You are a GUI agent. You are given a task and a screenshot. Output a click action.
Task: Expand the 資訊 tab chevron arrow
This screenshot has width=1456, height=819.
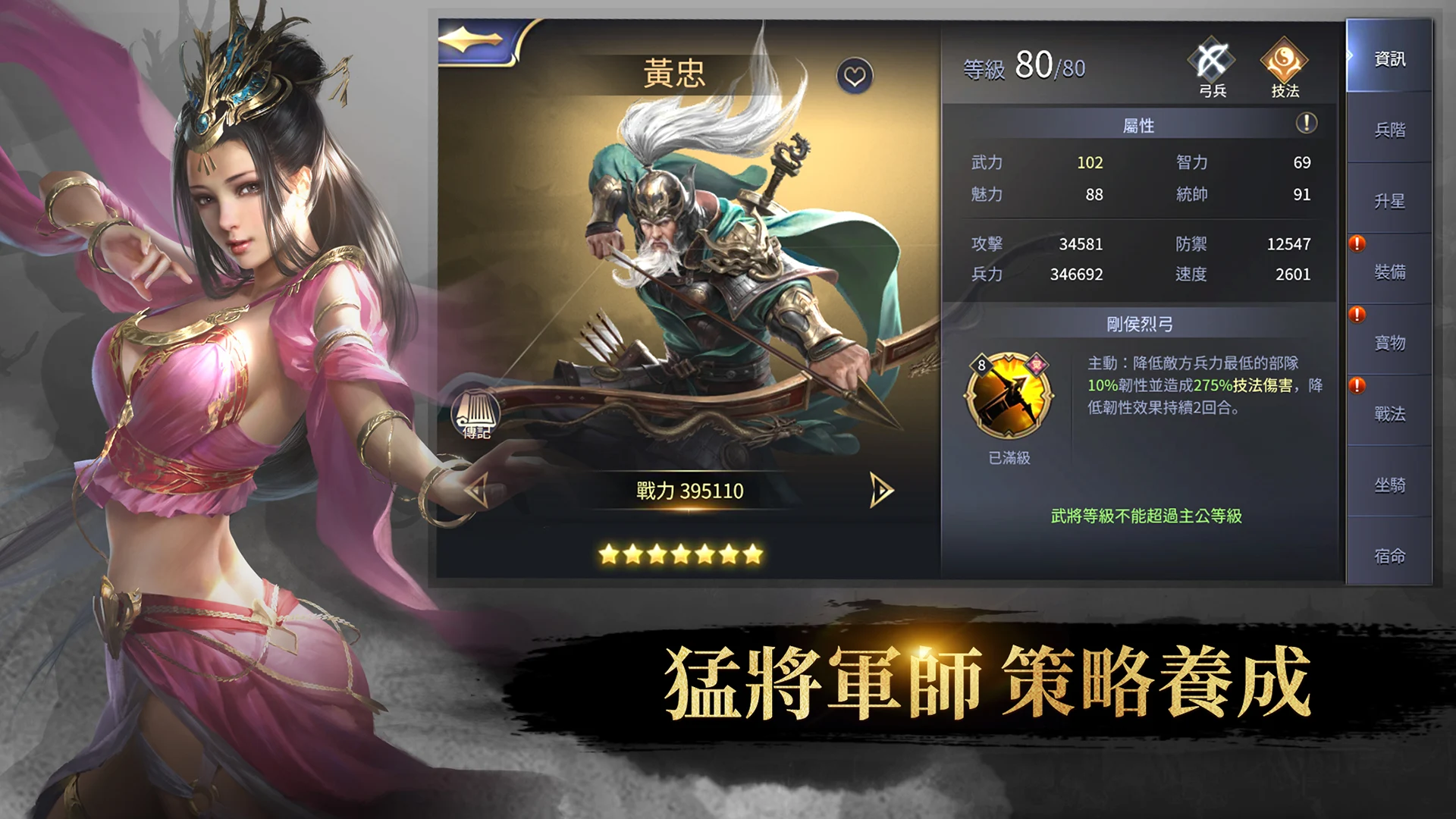pos(1349,54)
